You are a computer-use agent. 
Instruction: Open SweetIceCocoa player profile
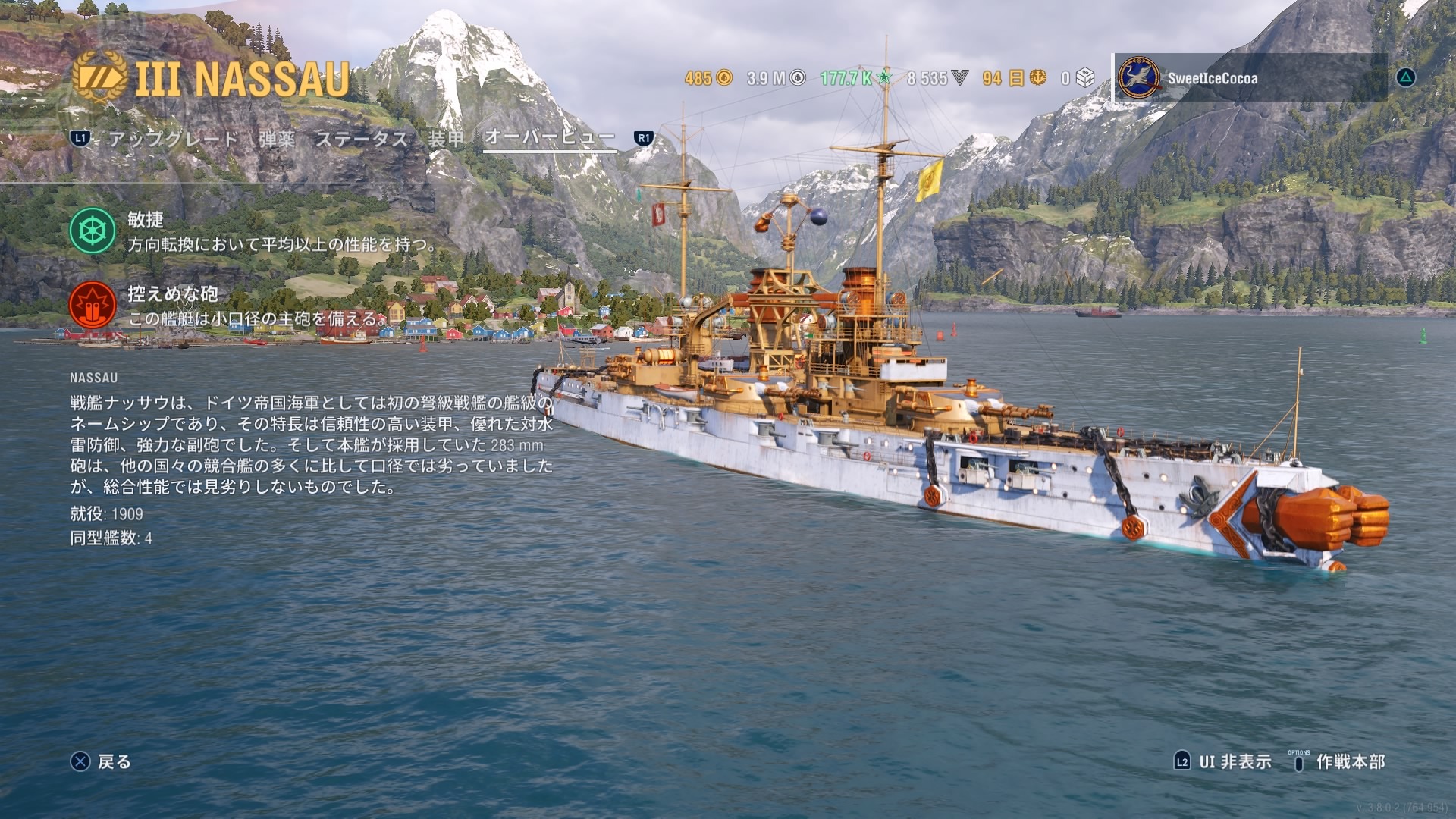pos(1212,78)
